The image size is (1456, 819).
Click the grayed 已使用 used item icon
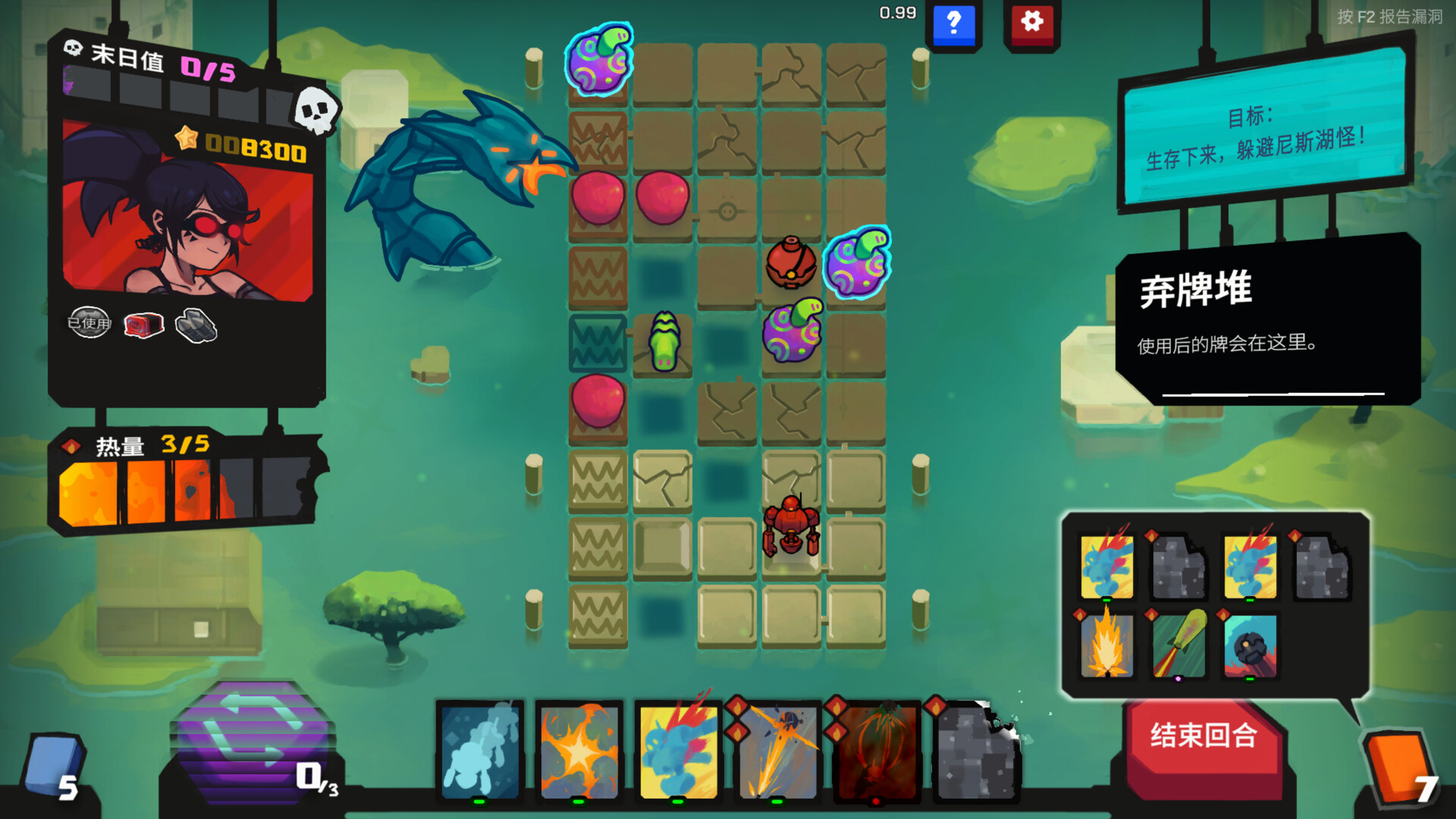click(x=89, y=323)
